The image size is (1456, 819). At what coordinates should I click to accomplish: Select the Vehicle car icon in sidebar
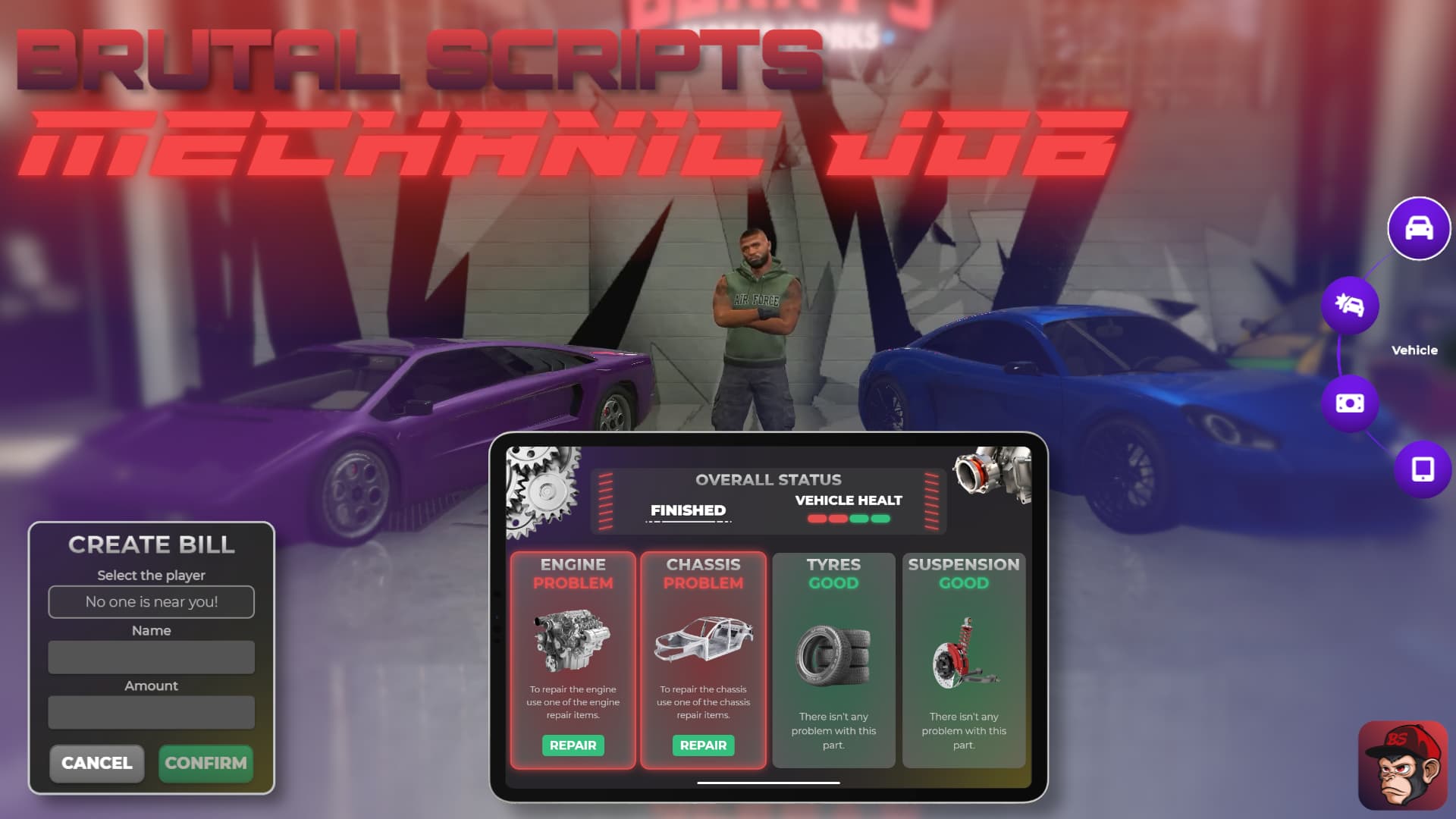(1417, 229)
